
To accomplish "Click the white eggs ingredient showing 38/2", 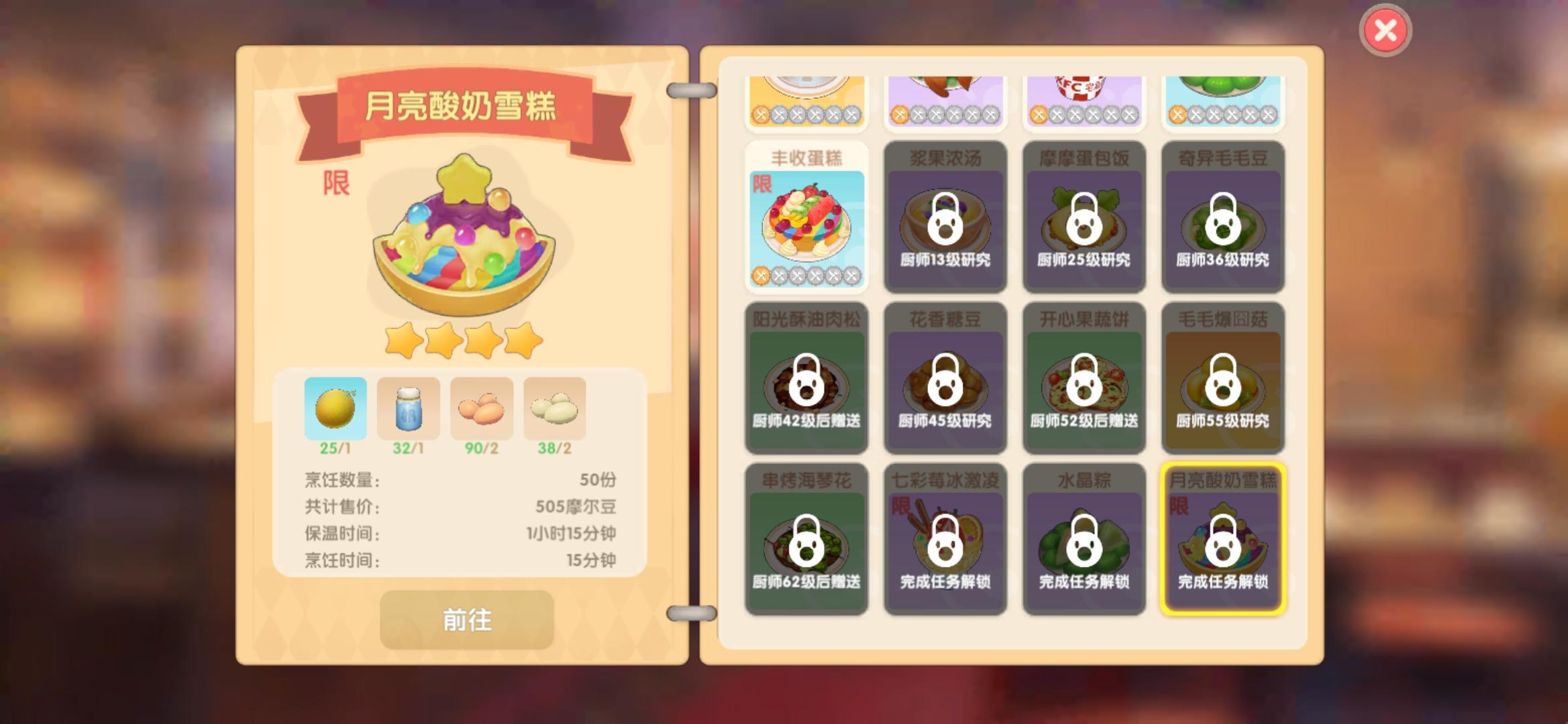I will coord(556,408).
